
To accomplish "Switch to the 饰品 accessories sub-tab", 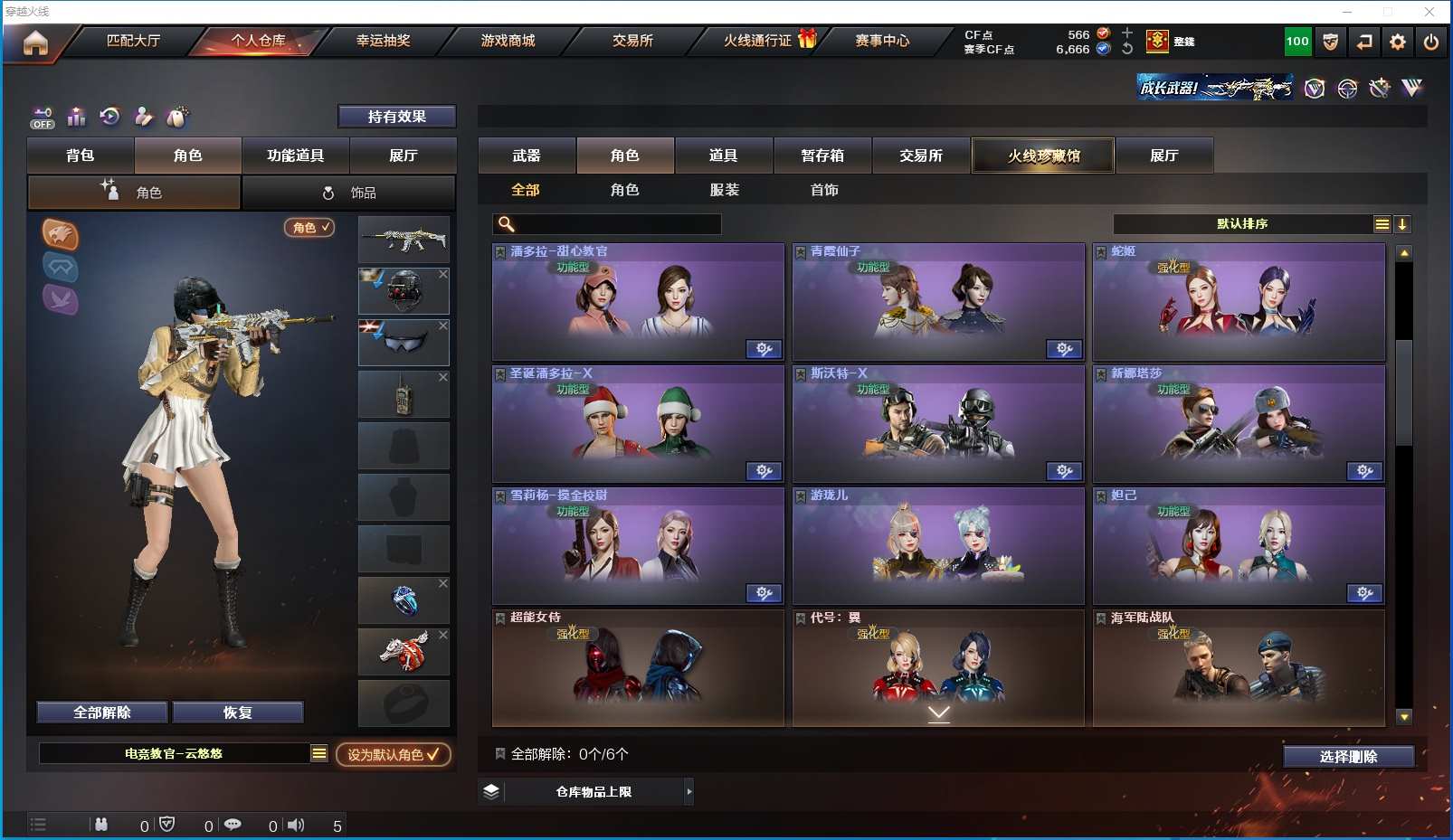I will coord(349,193).
